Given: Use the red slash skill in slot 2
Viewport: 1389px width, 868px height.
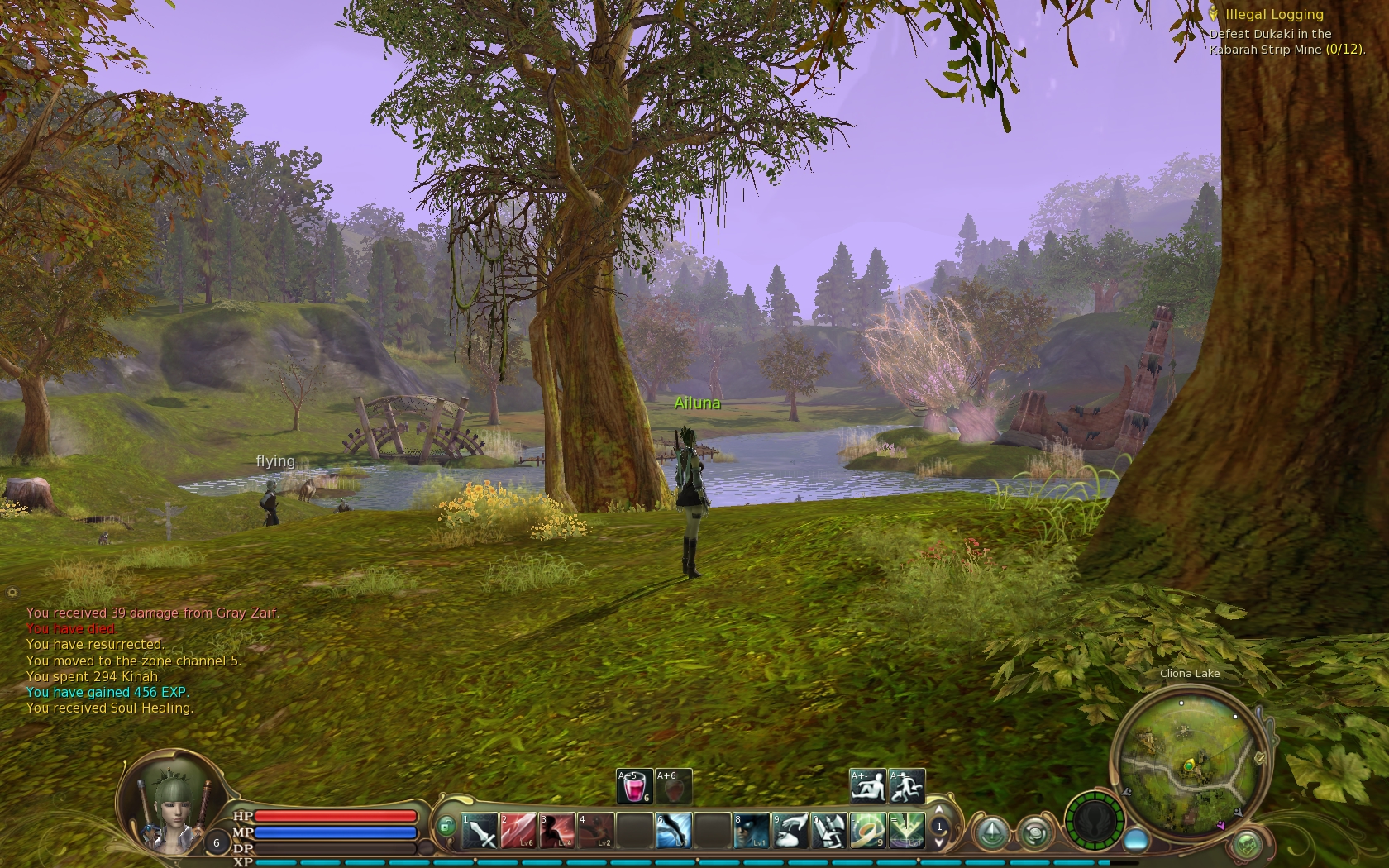Looking at the screenshot, I should click(x=518, y=830).
